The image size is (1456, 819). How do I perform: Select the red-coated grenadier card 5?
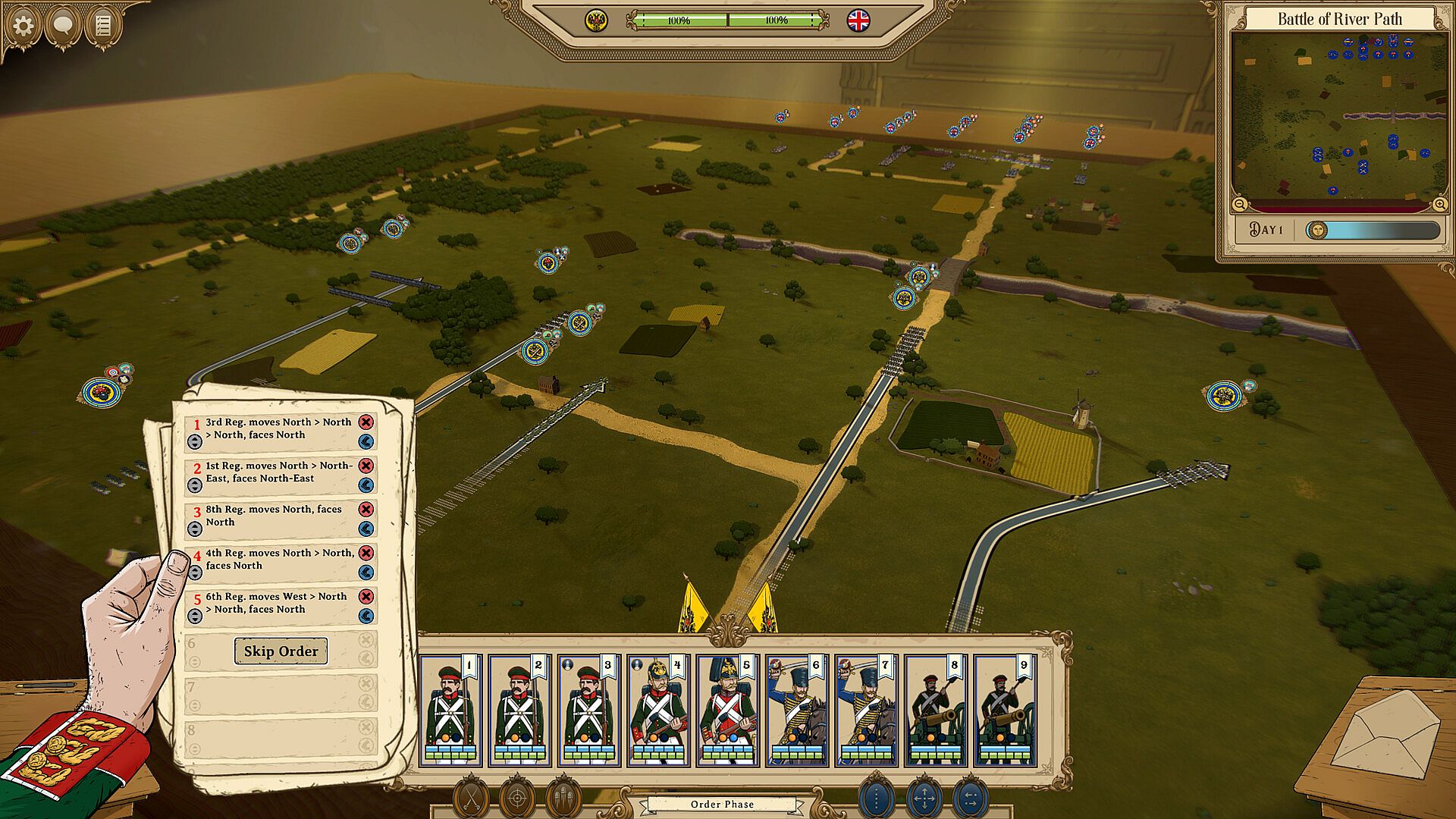pos(728,710)
